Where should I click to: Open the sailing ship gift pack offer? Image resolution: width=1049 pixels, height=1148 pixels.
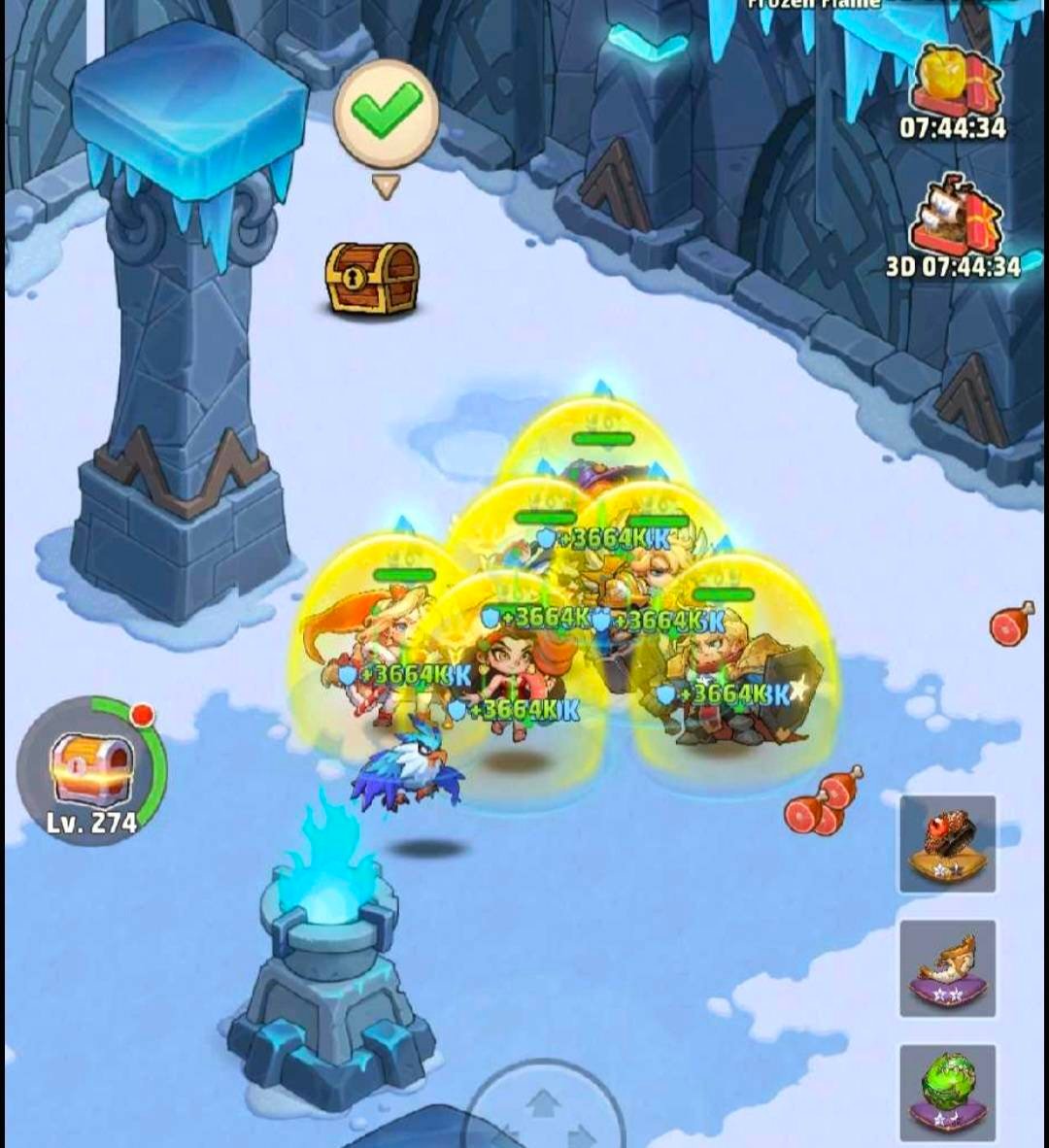coord(953,217)
